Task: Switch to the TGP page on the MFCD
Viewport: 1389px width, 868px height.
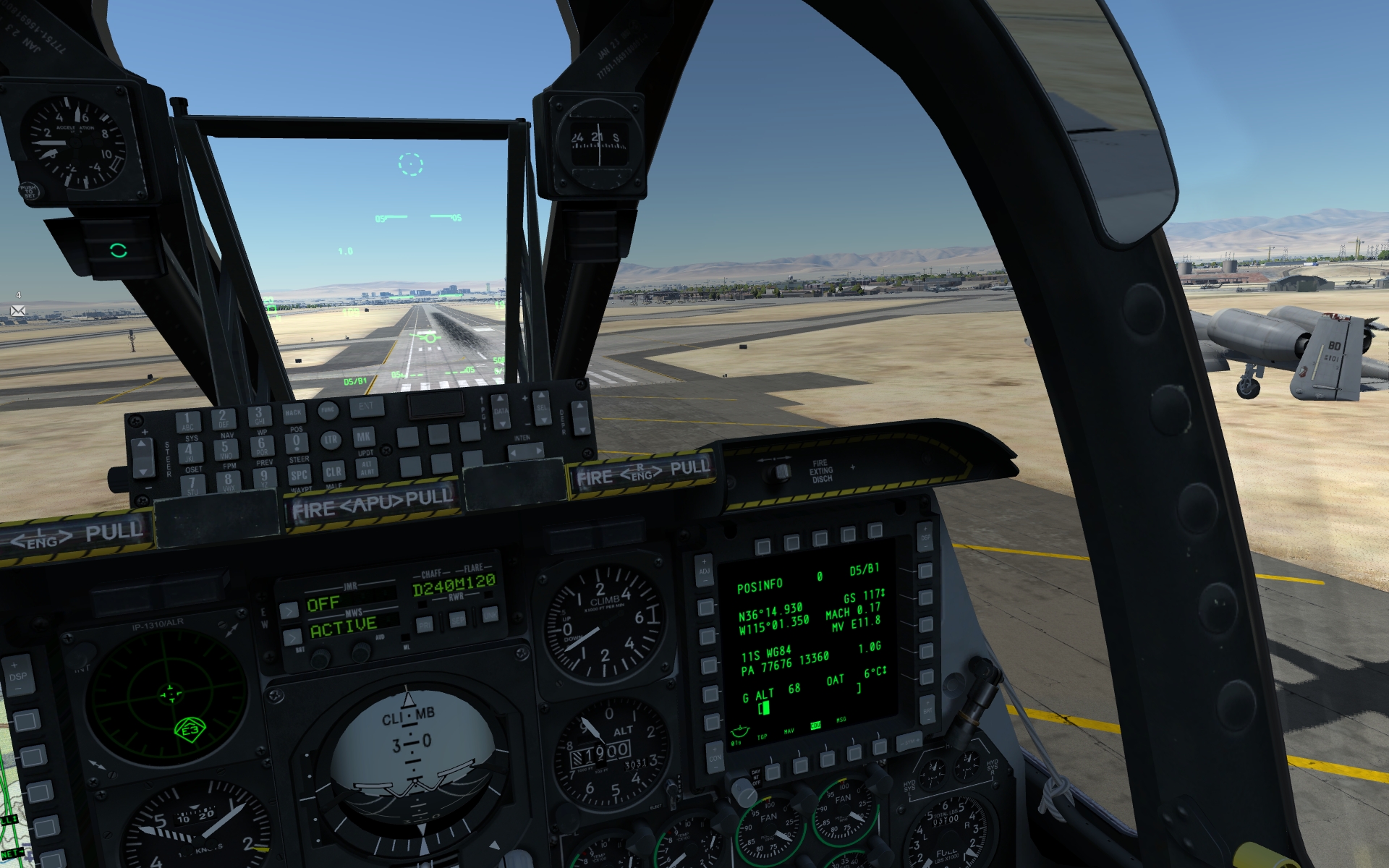Action: click(x=773, y=771)
